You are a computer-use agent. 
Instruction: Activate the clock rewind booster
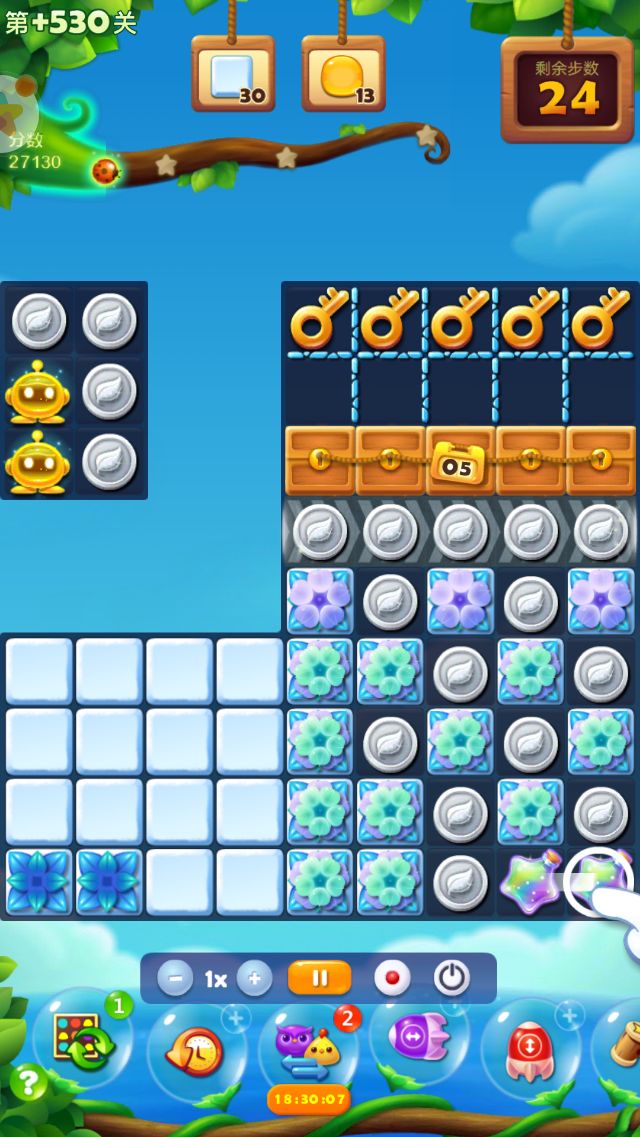195,1052
